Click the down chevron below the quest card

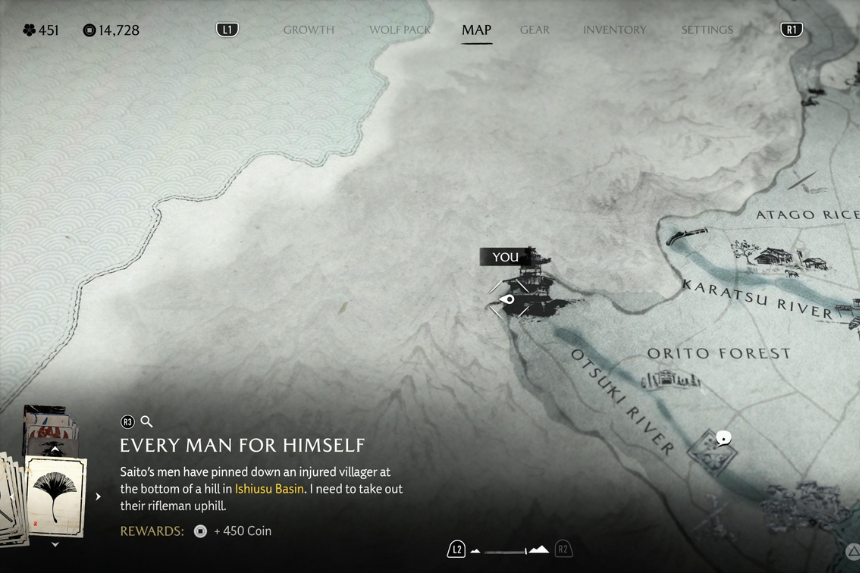tap(55, 545)
